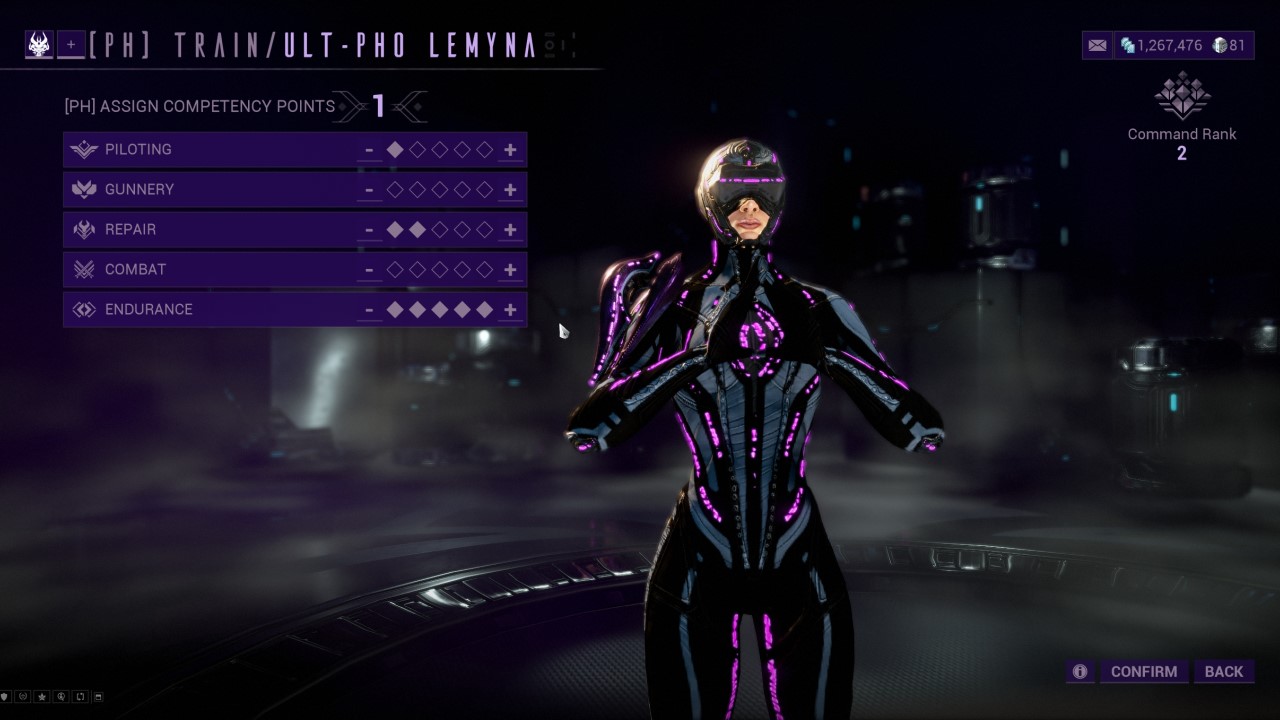The width and height of the screenshot is (1280, 720).
Task: Increase the Combat competency
Action: point(510,270)
